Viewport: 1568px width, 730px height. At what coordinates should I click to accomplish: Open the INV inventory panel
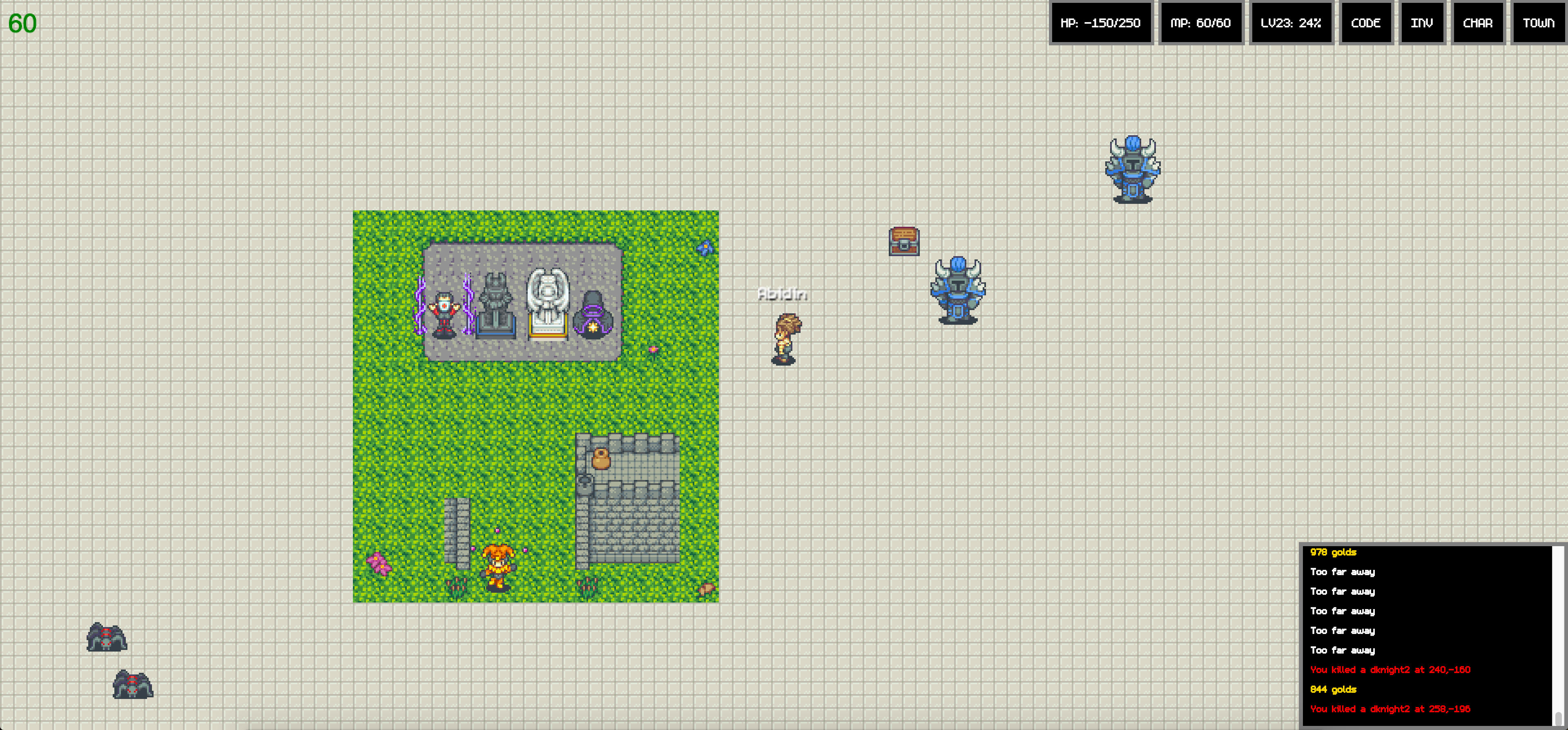(1422, 23)
